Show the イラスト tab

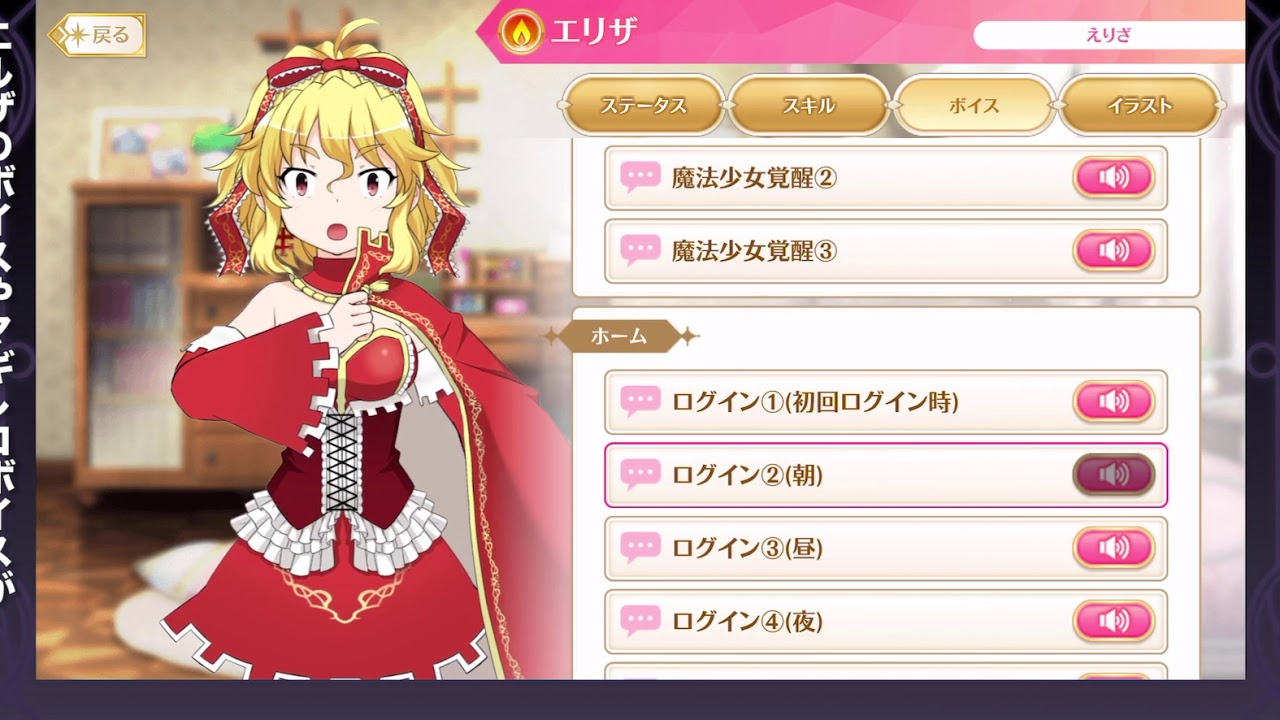1139,106
